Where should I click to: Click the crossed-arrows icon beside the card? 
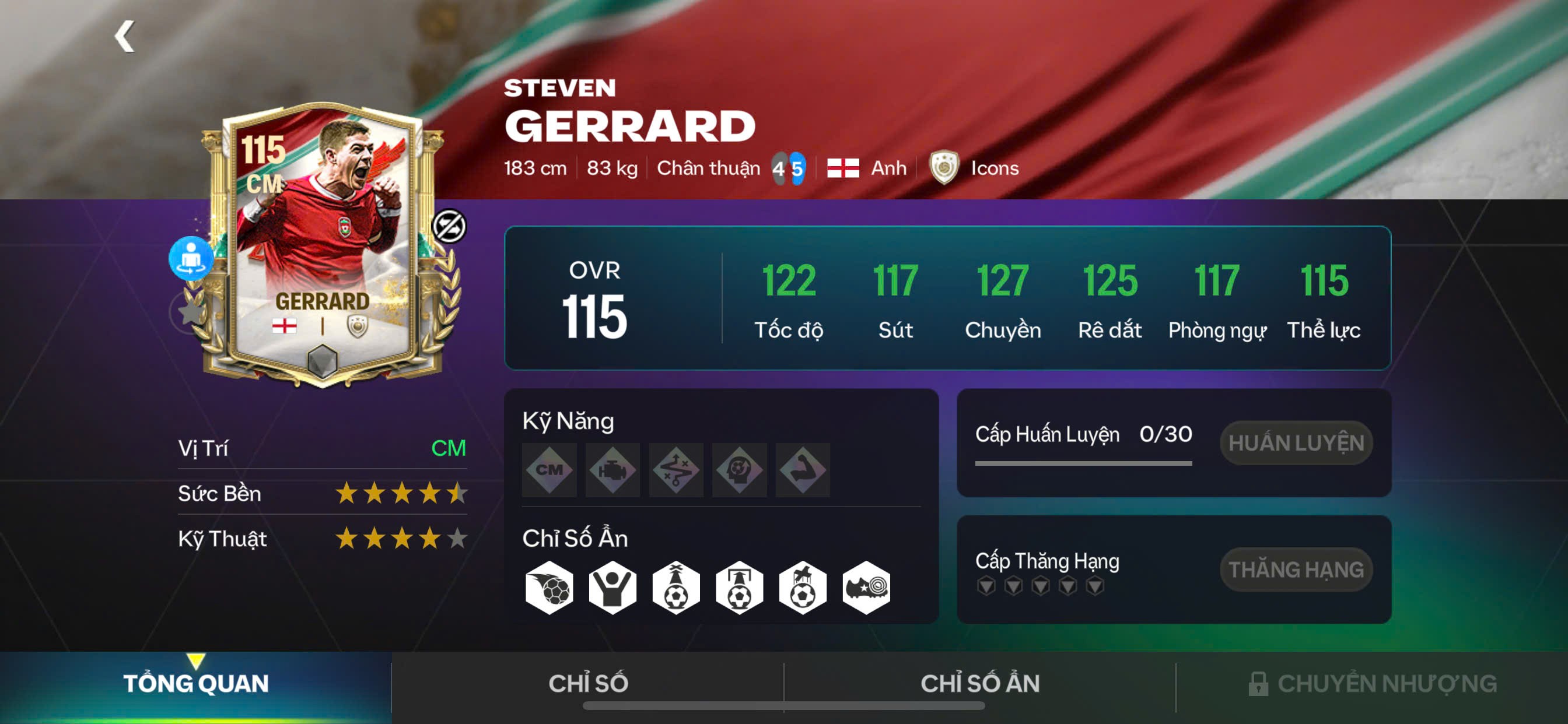tap(449, 226)
